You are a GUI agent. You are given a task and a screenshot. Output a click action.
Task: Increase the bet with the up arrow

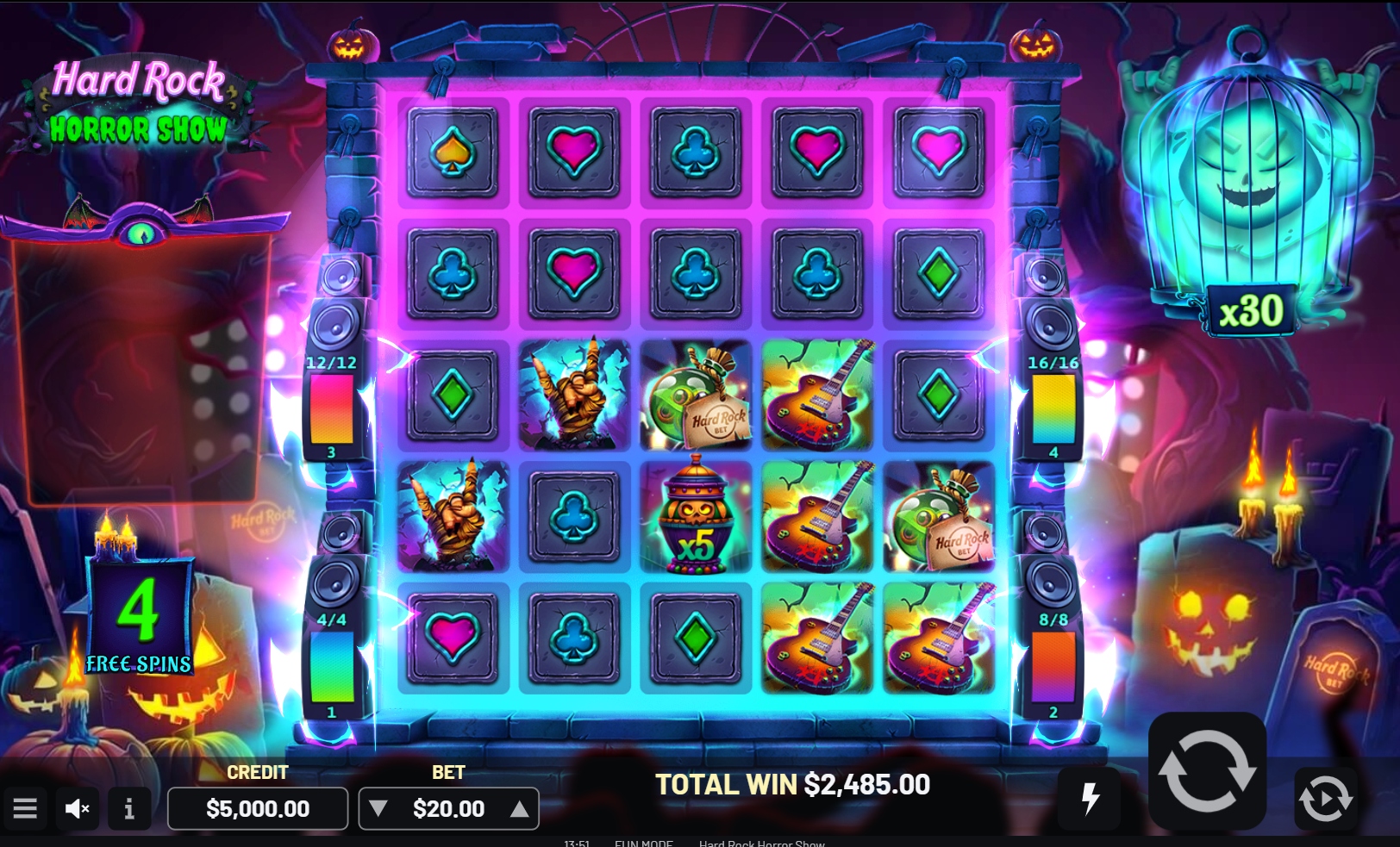(x=519, y=808)
